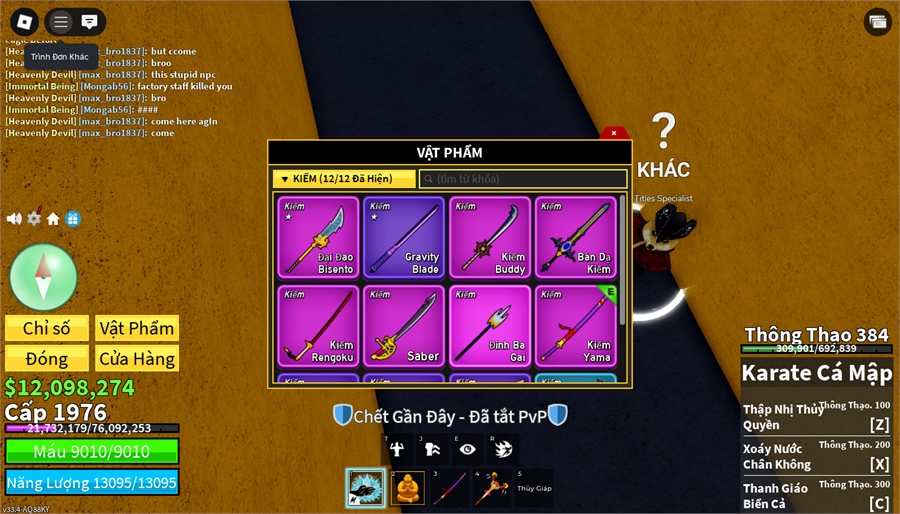Image resolution: width=900 pixels, height=514 pixels.
Task: Select the Saber sword
Action: pos(404,326)
